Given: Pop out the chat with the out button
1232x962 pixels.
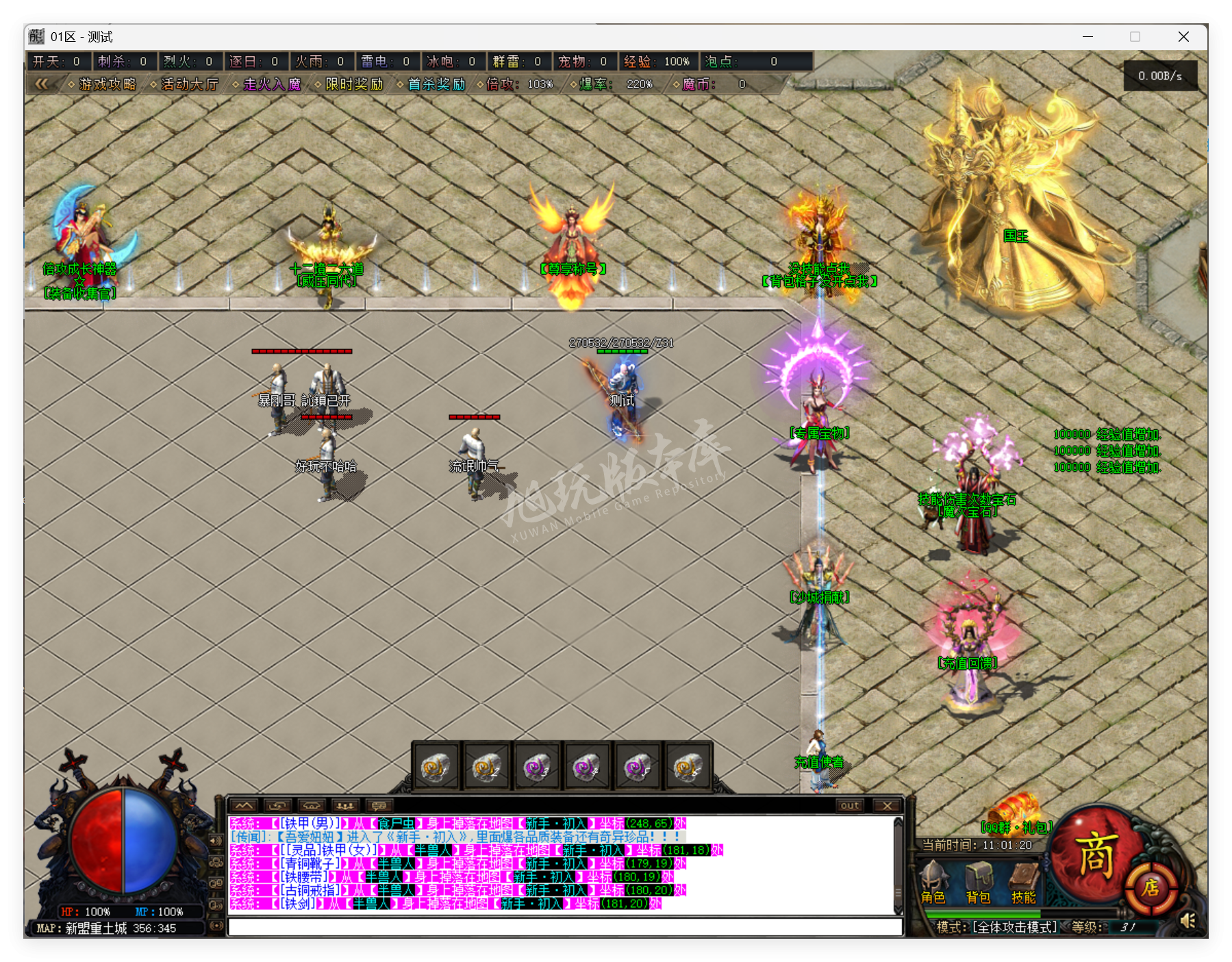Looking at the screenshot, I should pyautogui.click(x=849, y=806).
